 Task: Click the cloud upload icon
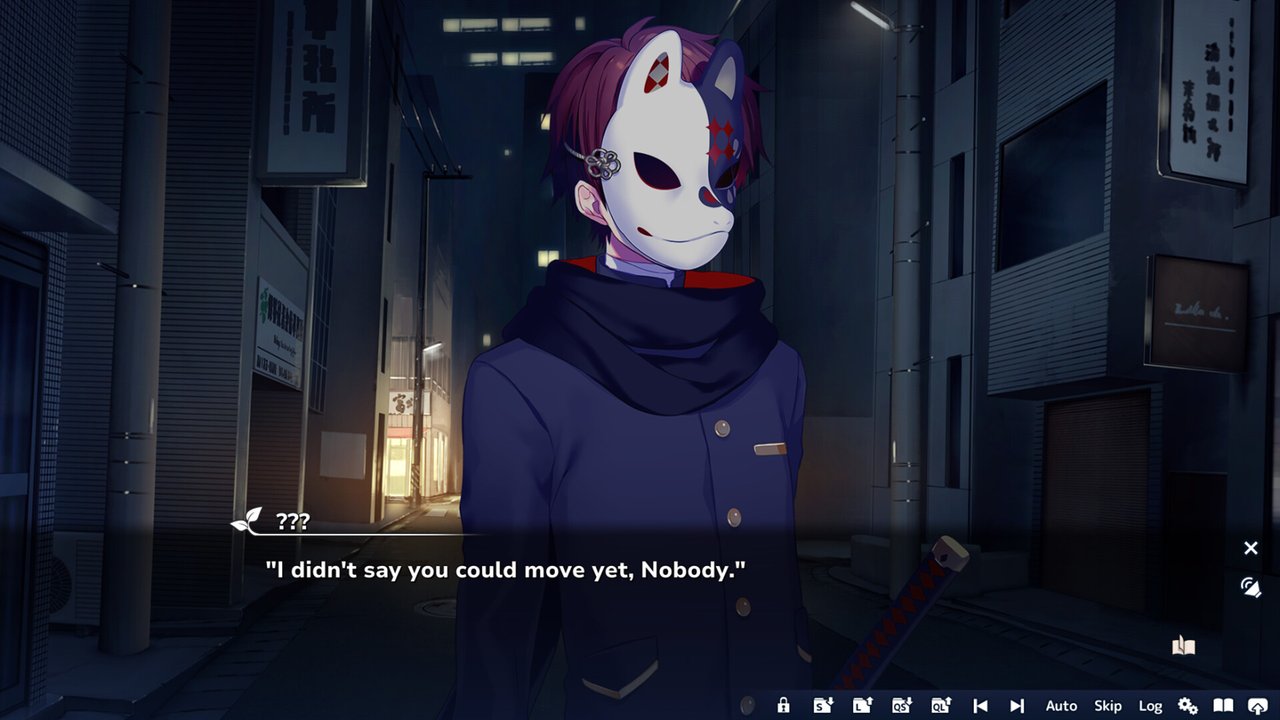coord(1258,706)
